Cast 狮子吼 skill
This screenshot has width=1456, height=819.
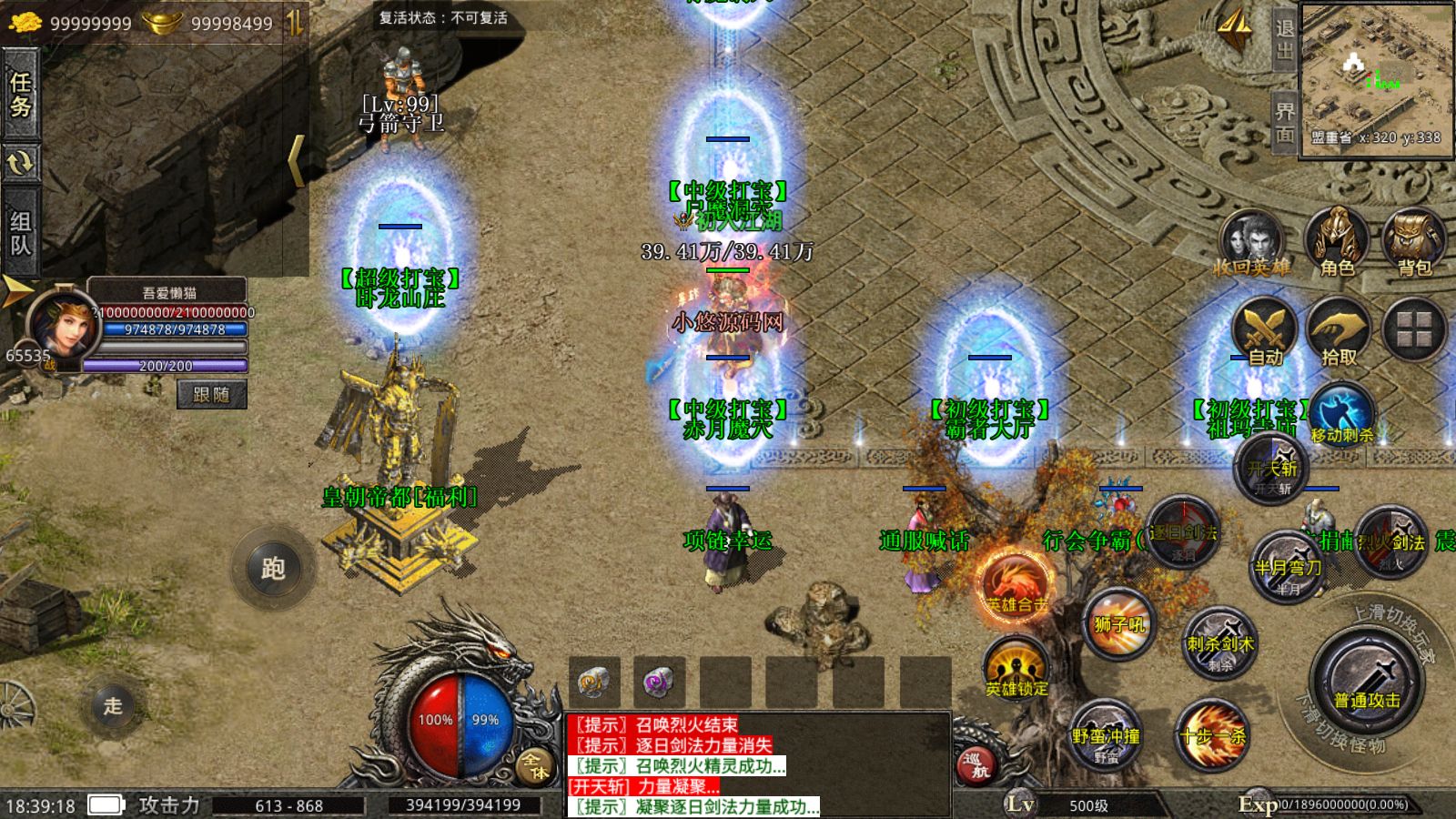click(x=1117, y=624)
